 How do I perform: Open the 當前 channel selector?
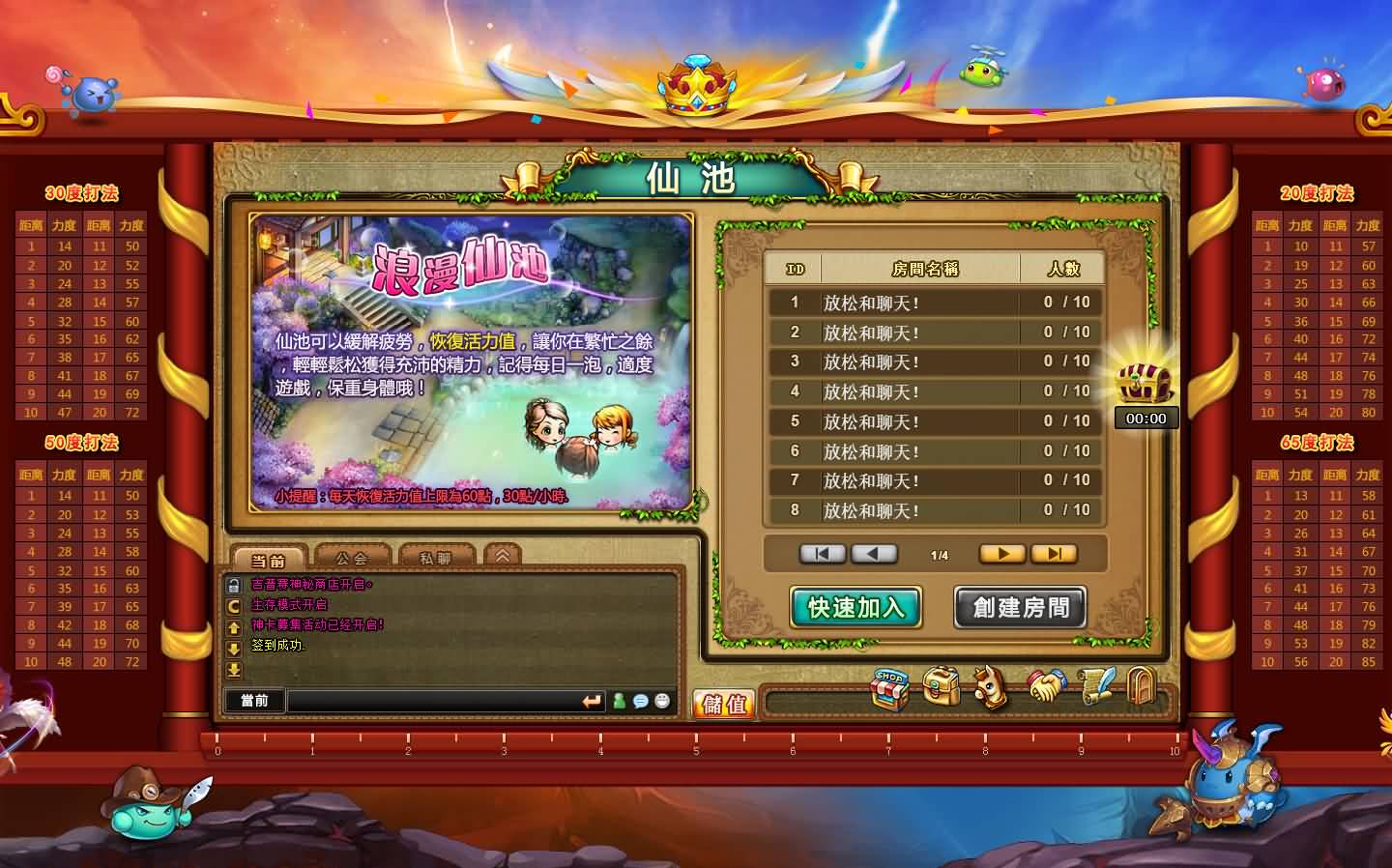254,701
